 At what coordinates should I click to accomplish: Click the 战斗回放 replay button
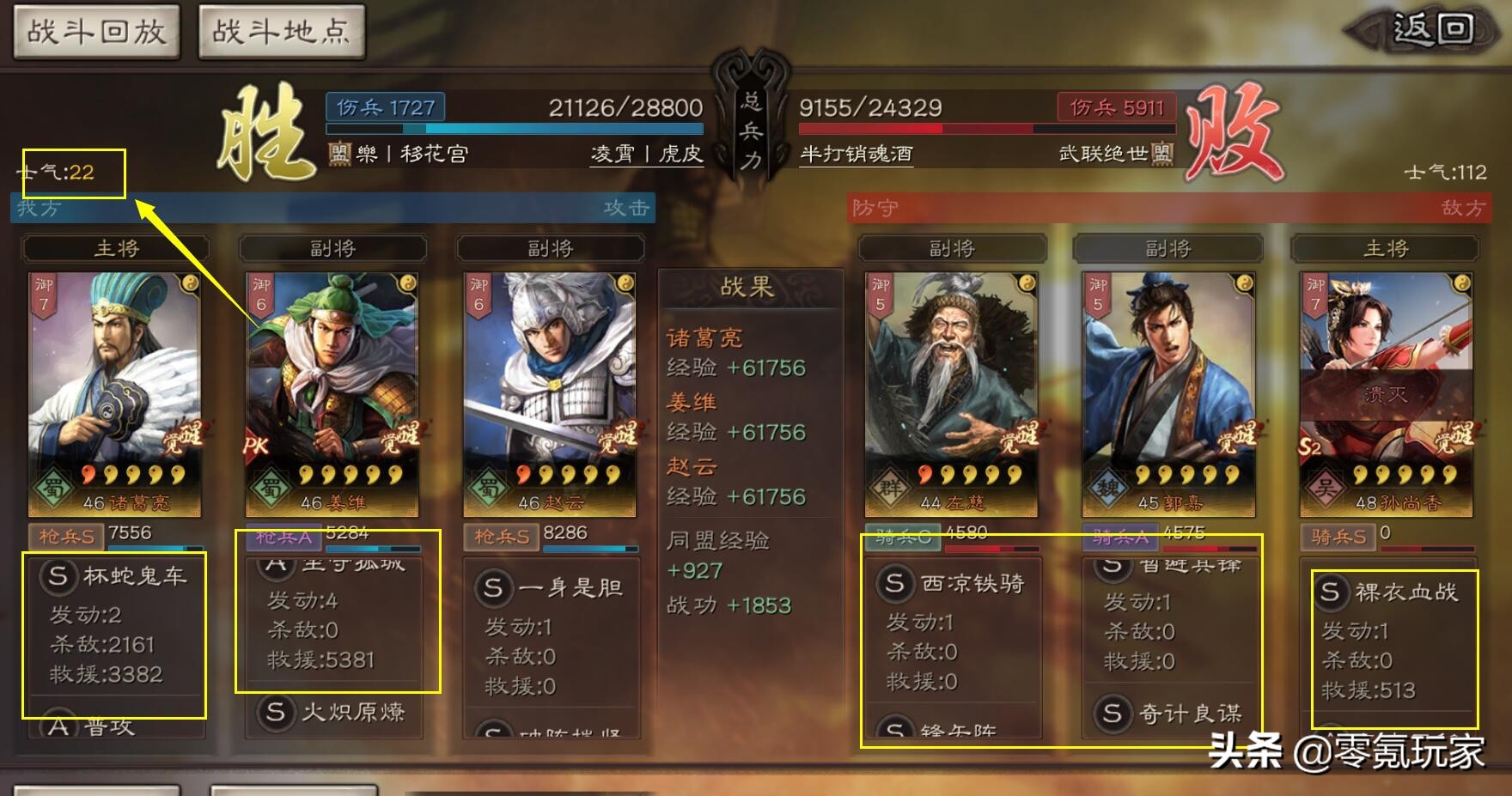pos(96,31)
